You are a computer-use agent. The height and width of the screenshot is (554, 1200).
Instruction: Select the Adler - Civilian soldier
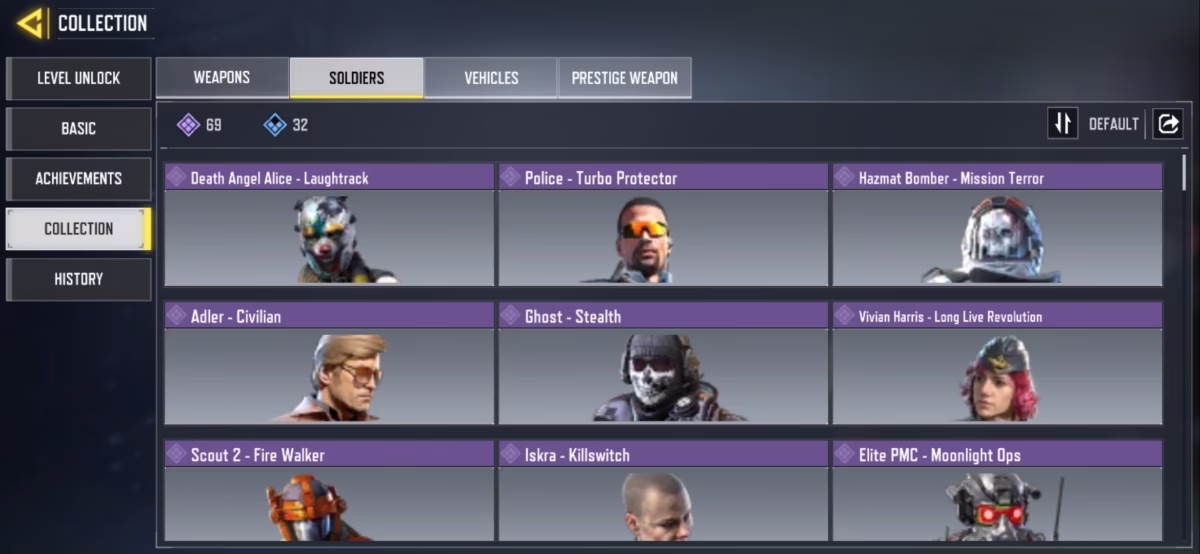click(x=329, y=363)
